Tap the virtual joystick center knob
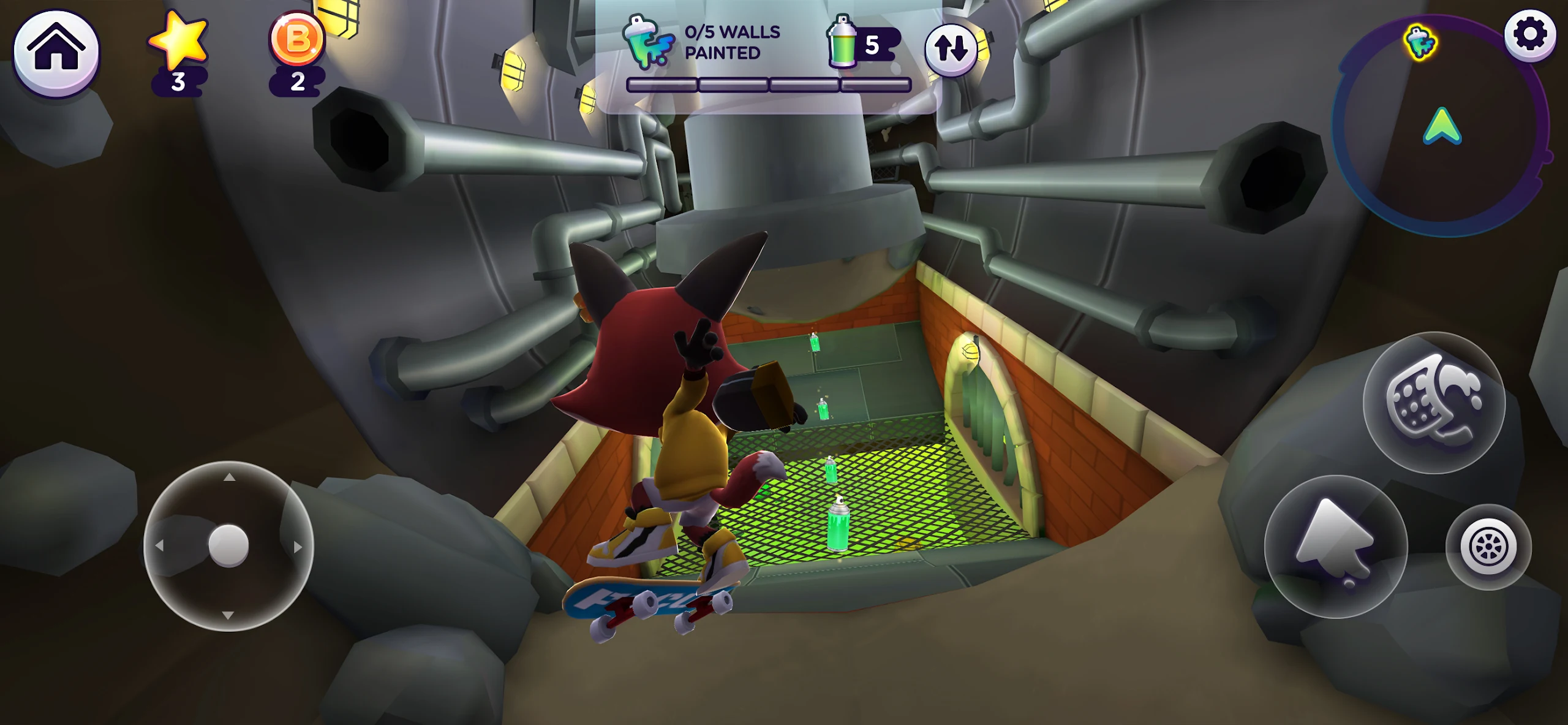This screenshot has height=725, width=1568. (x=228, y=545)
